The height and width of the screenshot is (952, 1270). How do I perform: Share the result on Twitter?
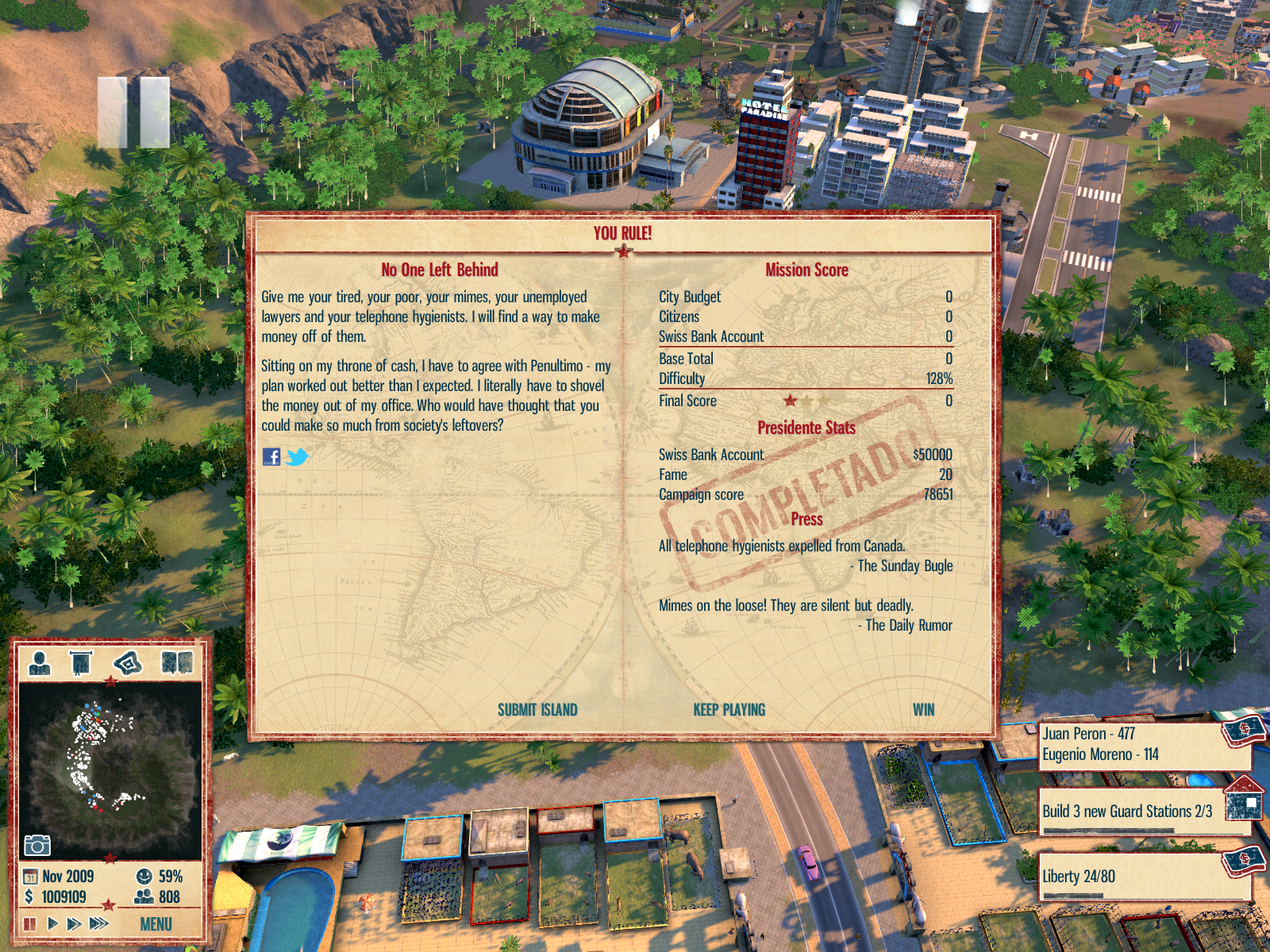(297, 457)
